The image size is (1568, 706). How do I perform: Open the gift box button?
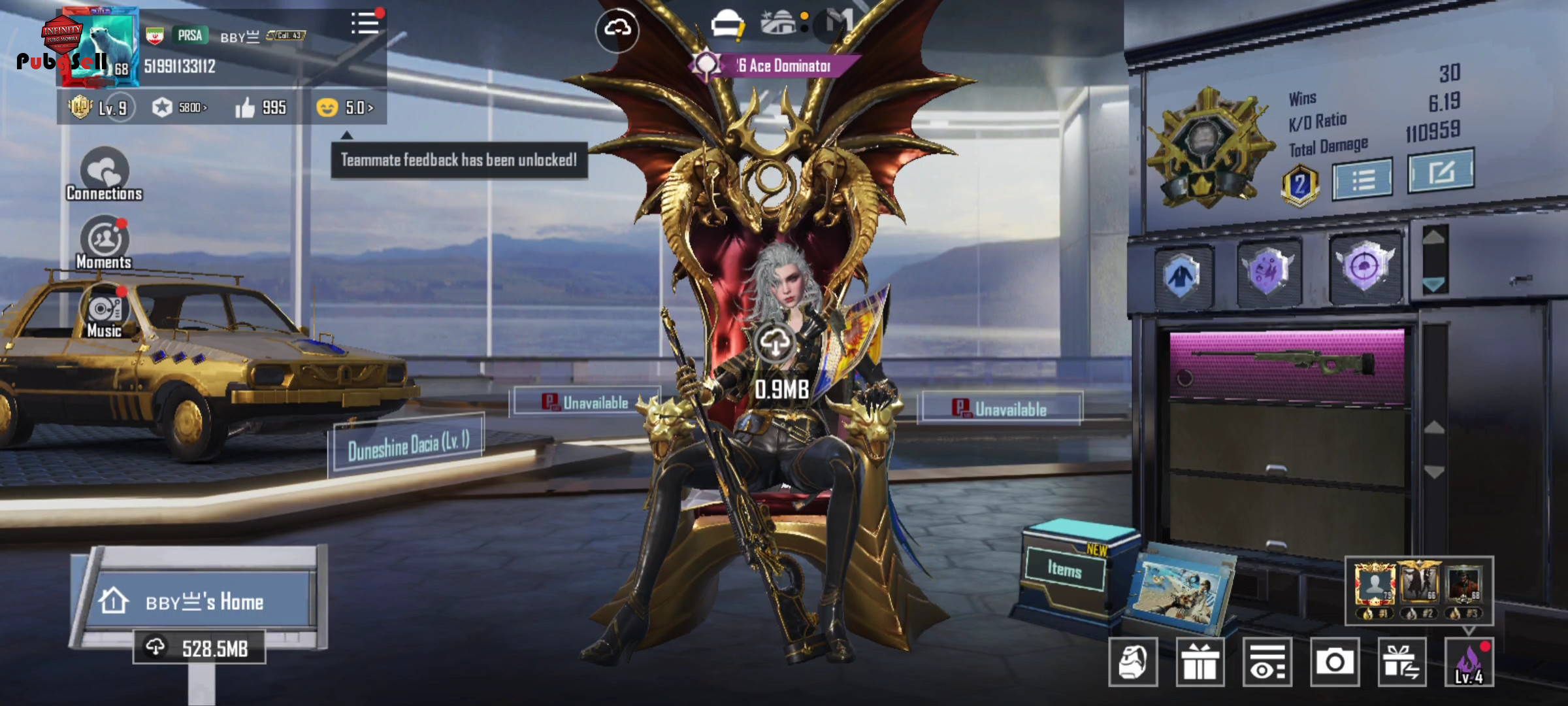(1200, 662)
